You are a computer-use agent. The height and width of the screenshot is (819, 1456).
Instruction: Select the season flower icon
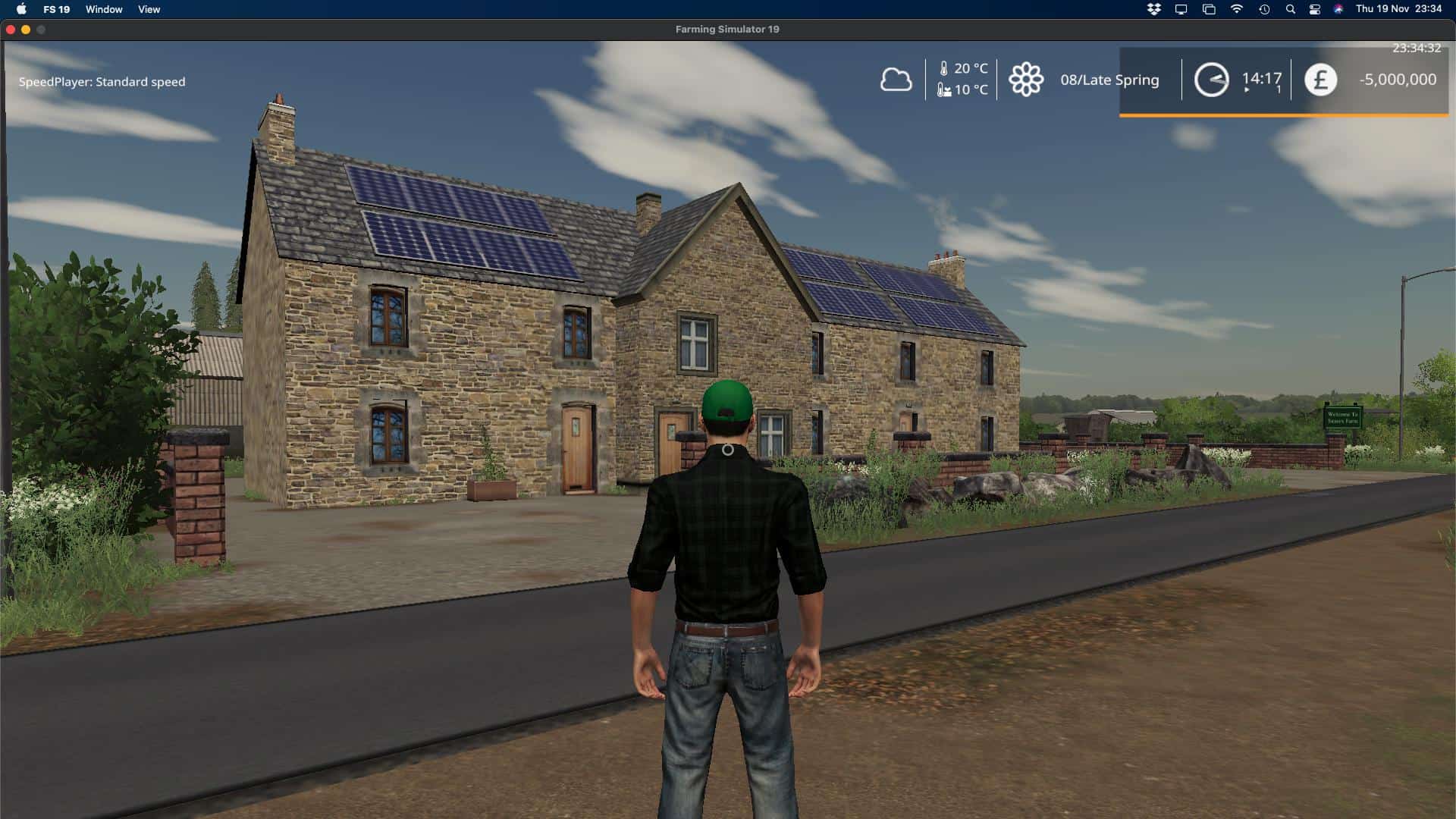click(1026, 80)
